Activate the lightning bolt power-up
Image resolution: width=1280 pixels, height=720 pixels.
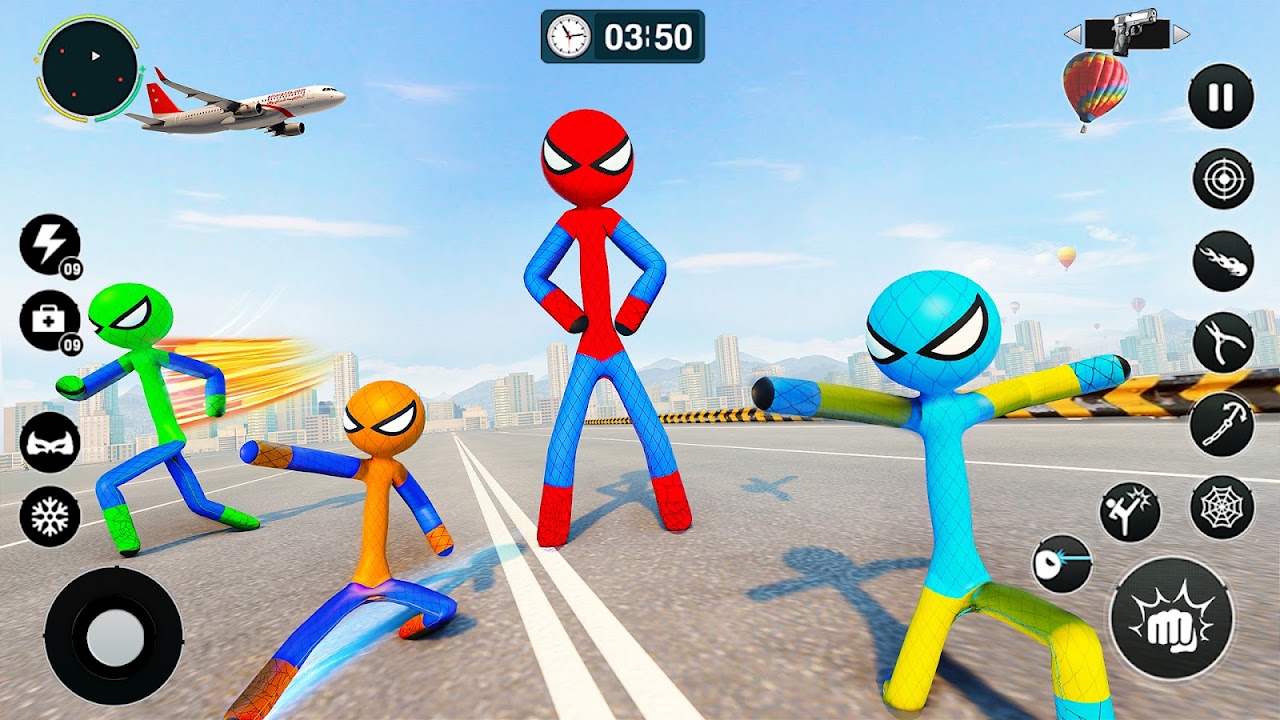point(49,245)
